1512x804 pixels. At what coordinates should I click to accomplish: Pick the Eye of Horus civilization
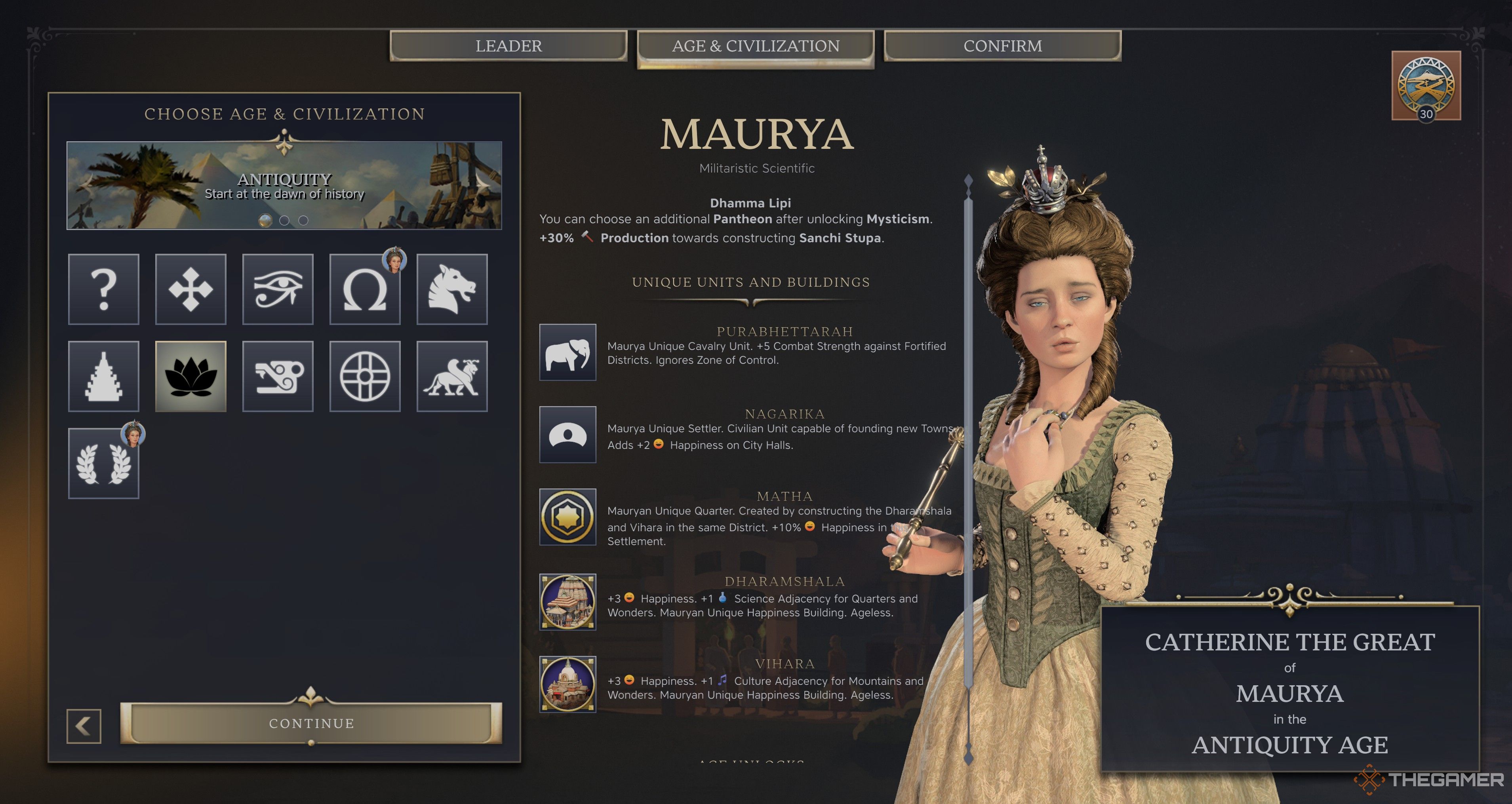point(278,289)
